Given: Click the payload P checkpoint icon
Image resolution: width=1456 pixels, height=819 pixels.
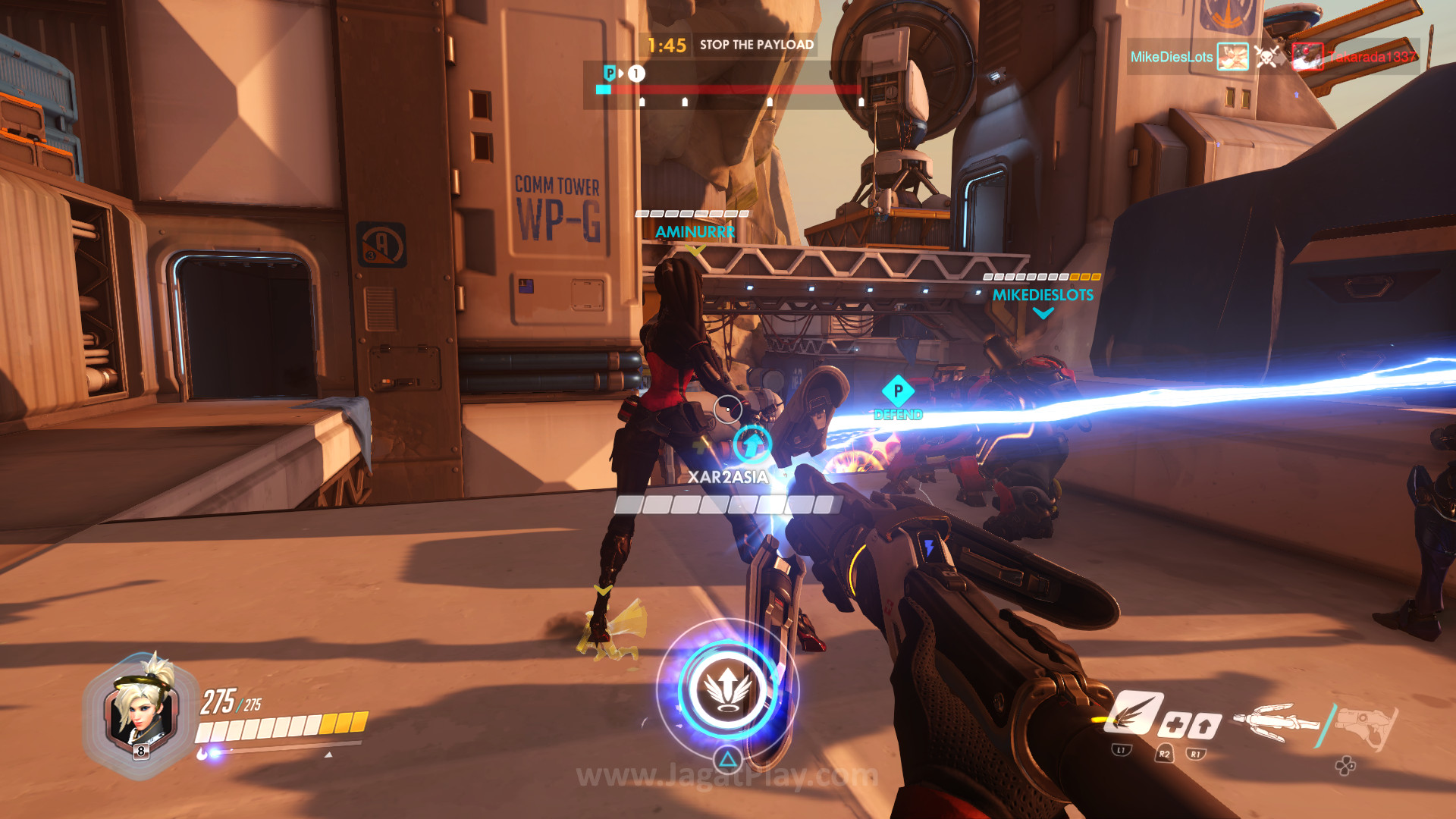Looking at the screenshot, I should click(610, 73).
